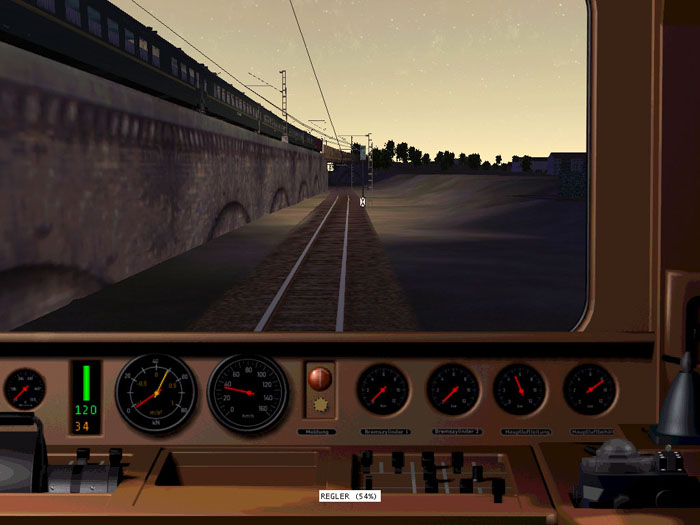Click the red Meldung indicator lamp
This screenshot has width=700, height=525.
pos(319,378)
